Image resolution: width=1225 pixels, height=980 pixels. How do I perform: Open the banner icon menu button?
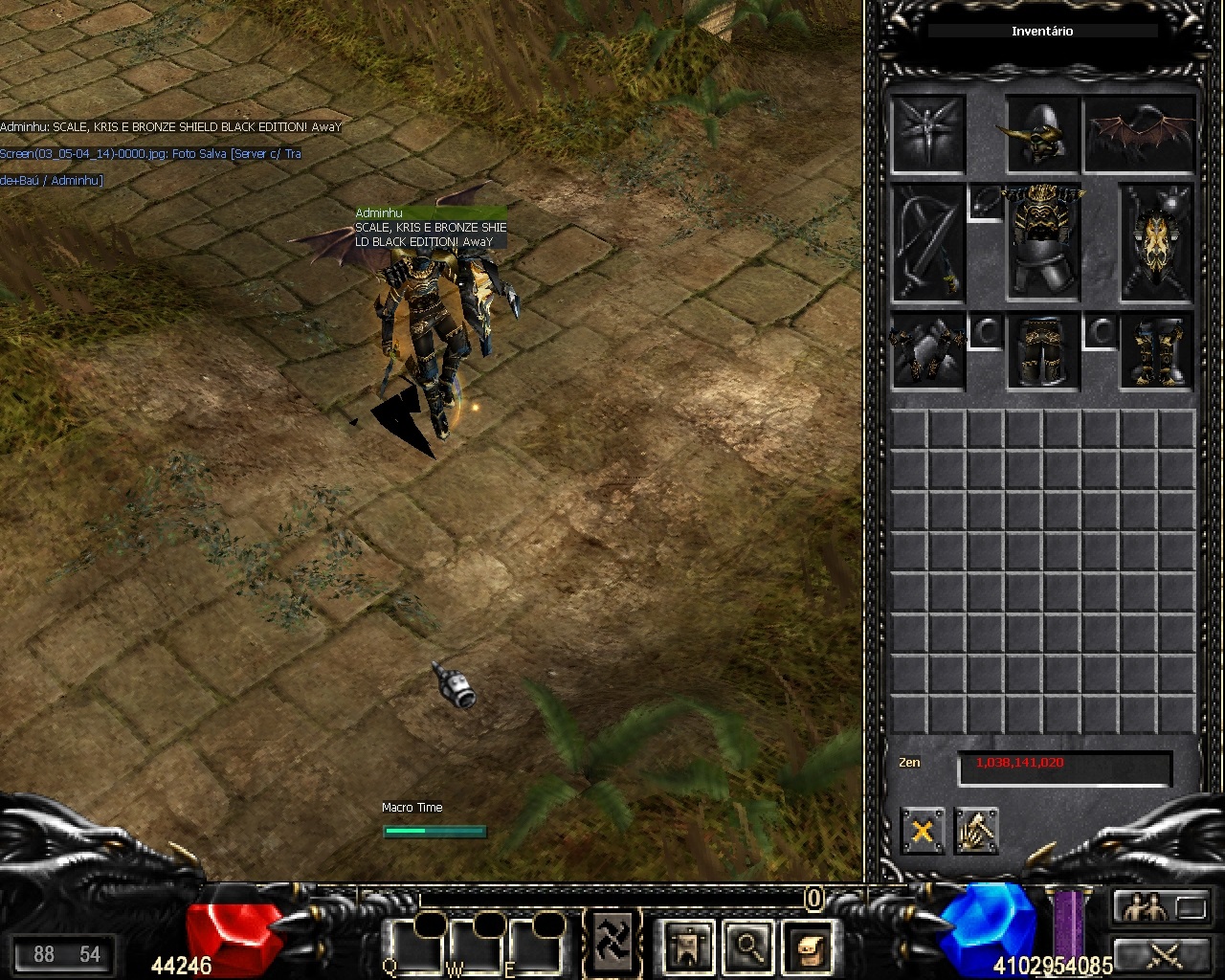[x=687, y=947]
